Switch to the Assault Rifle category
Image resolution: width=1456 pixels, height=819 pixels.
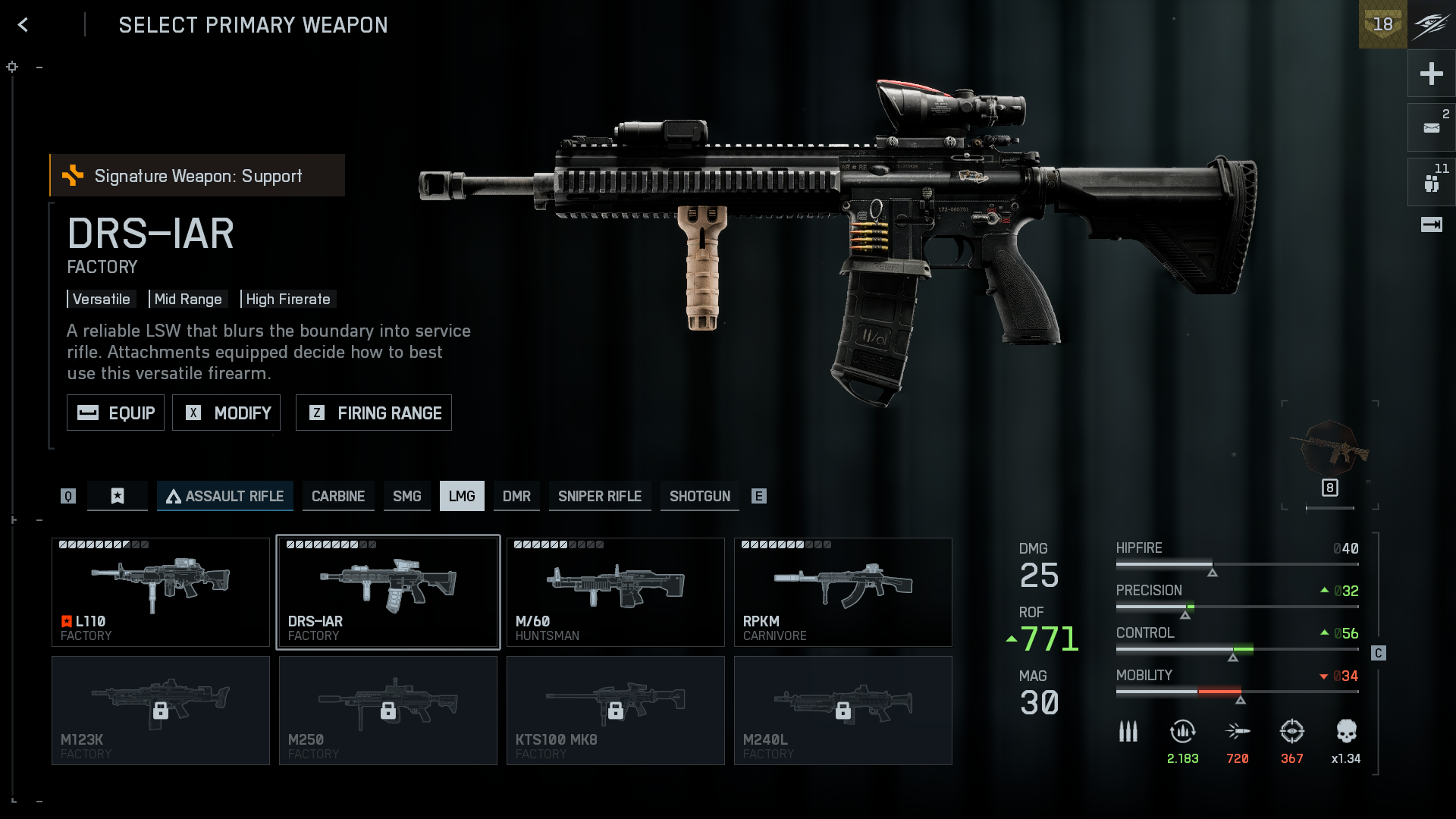pos(224,496)
